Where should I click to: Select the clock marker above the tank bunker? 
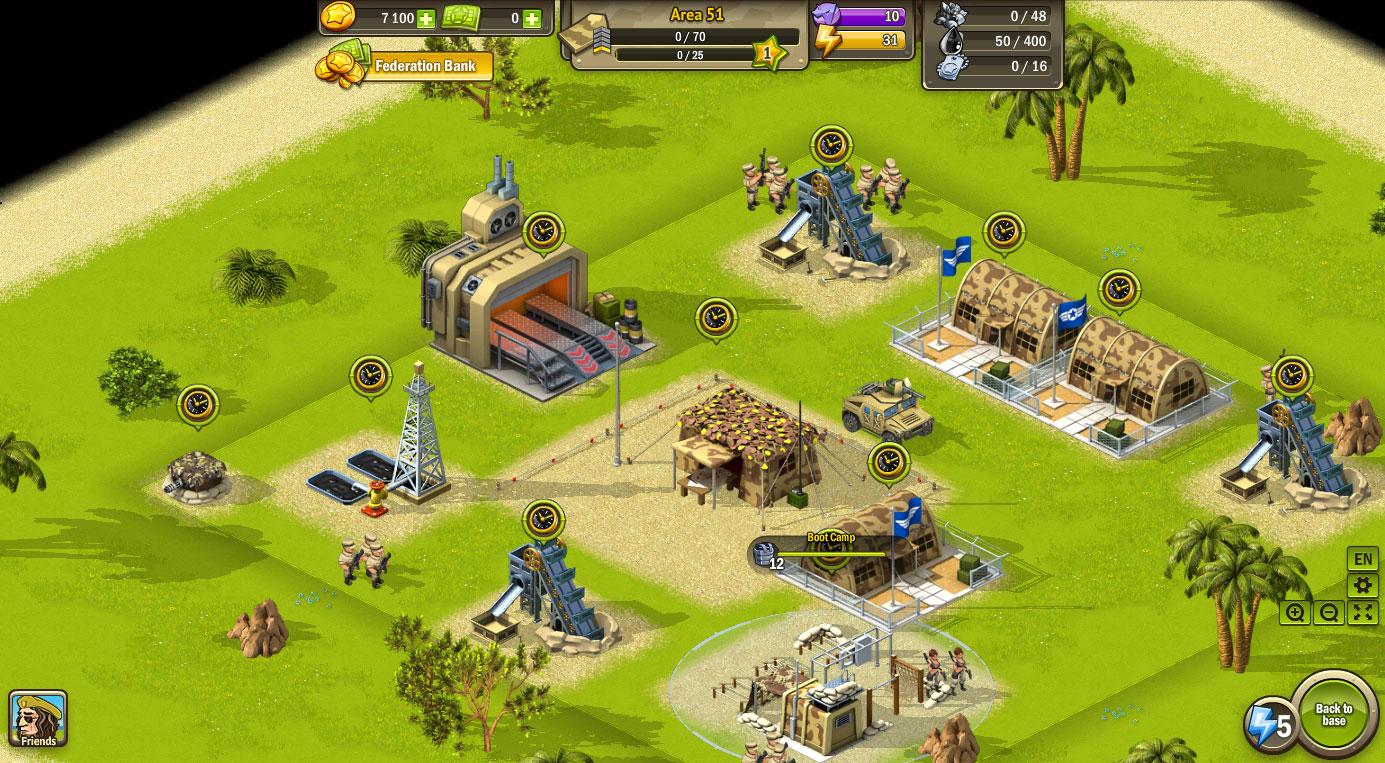tap(197, 405)
